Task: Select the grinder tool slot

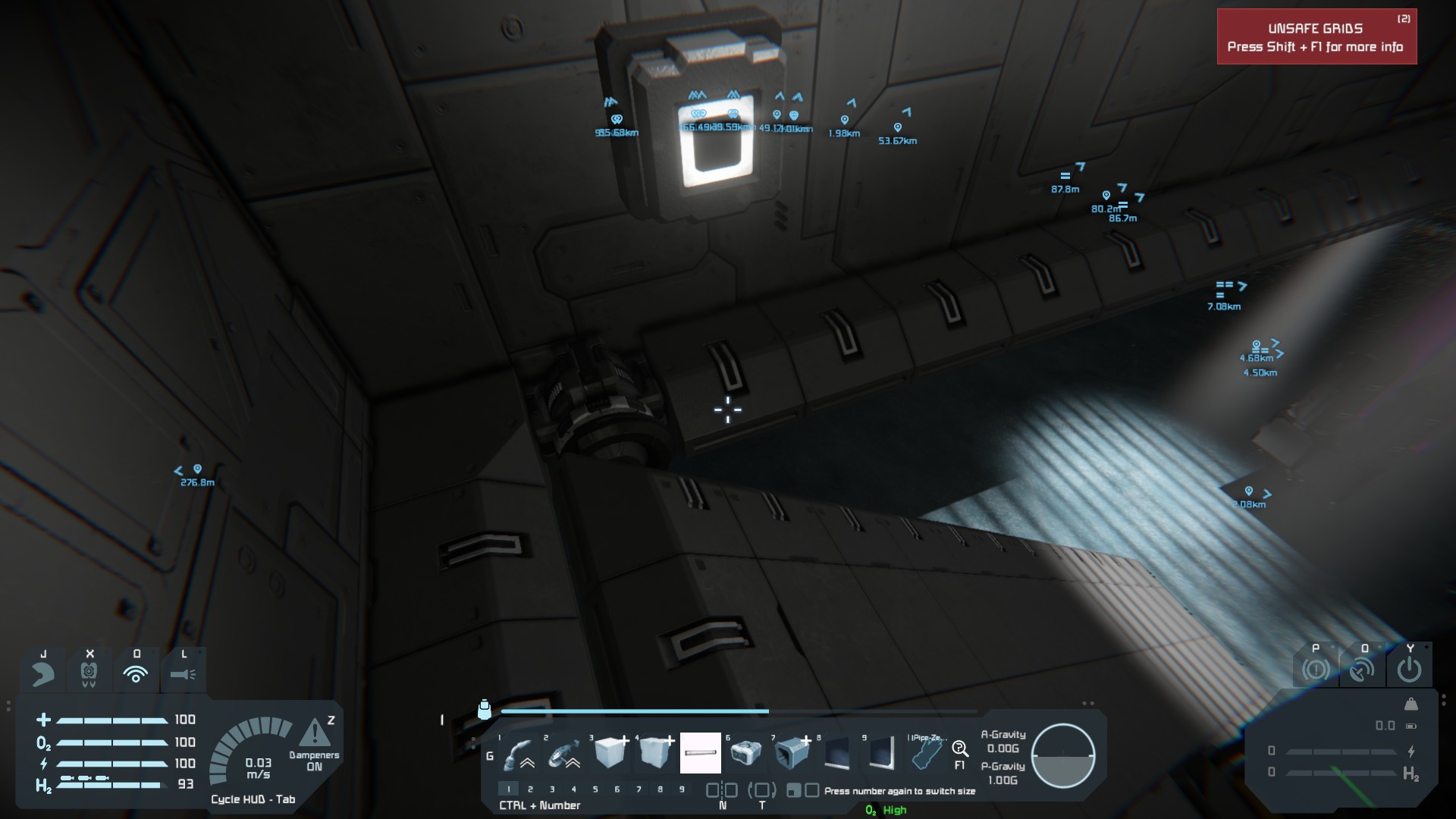Action: [x=563, y=753]
